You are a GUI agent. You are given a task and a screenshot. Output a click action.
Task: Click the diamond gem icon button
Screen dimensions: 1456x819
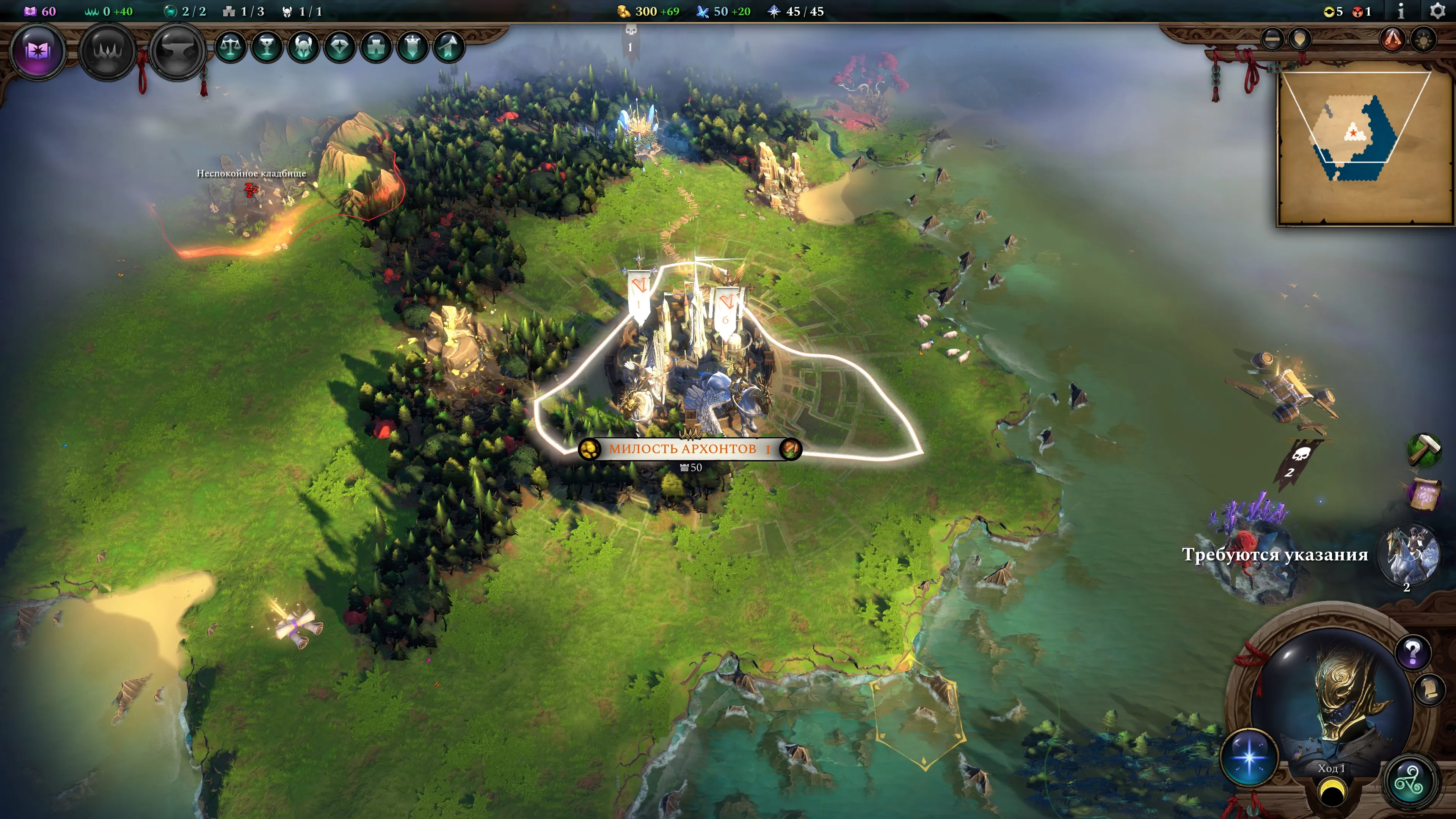click(x=340, y=47)
